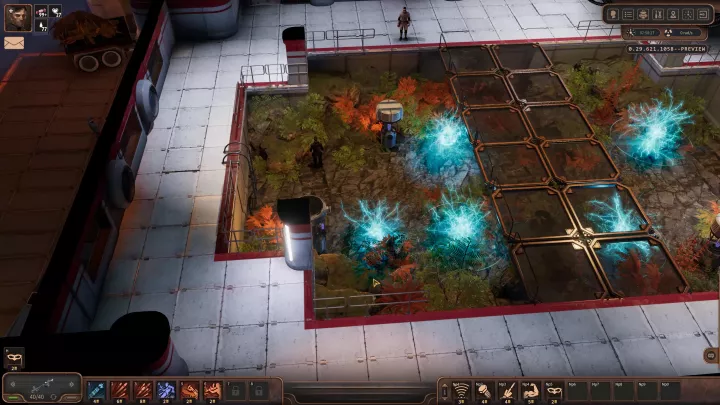Open the round button at the right screen edge
The width and height of the screenshot is (720, 405).
pyautogui.click(x=710, y=355)
